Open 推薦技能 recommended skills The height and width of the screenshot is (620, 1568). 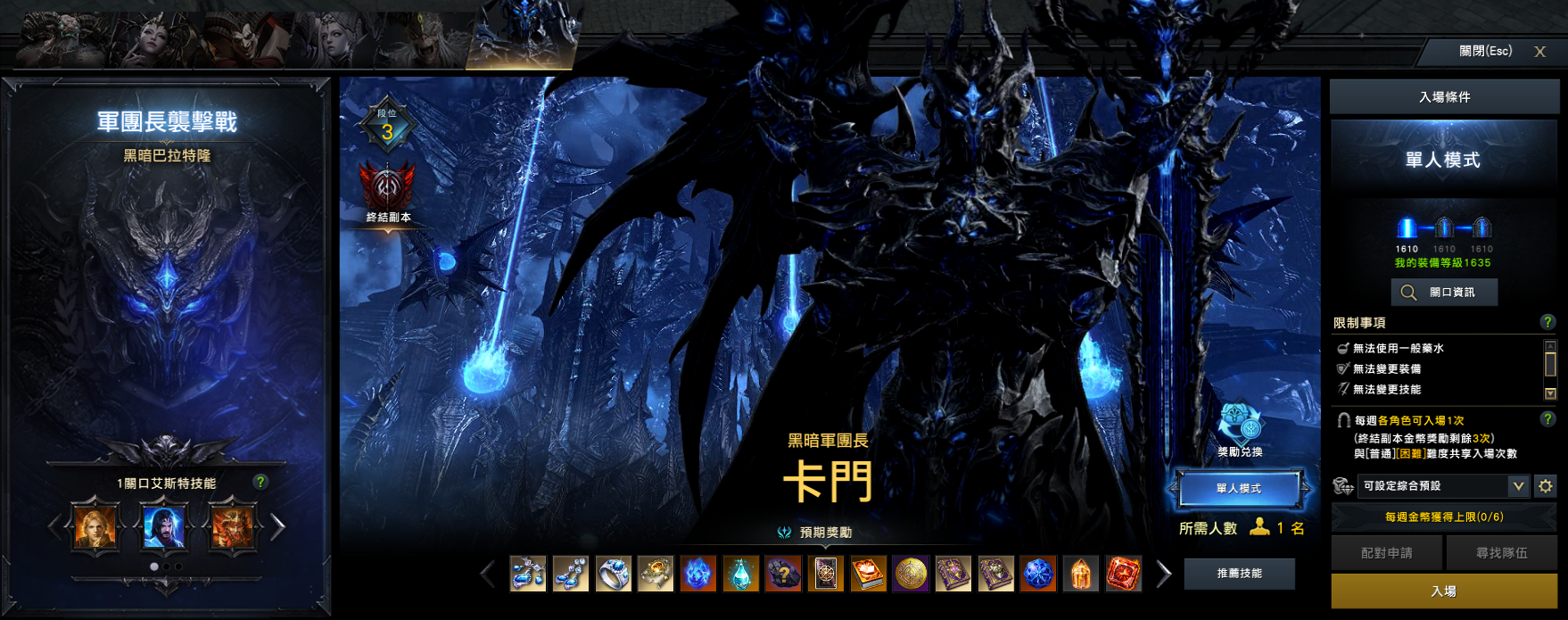point(1239,574)
